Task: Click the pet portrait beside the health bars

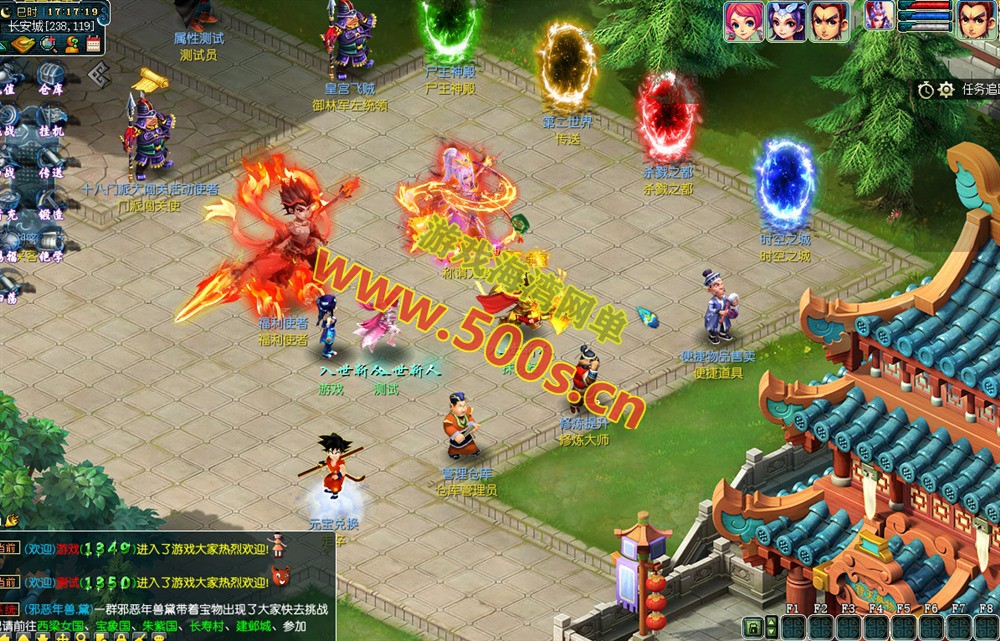Action: pyautogui.click(x=878, y=16)
